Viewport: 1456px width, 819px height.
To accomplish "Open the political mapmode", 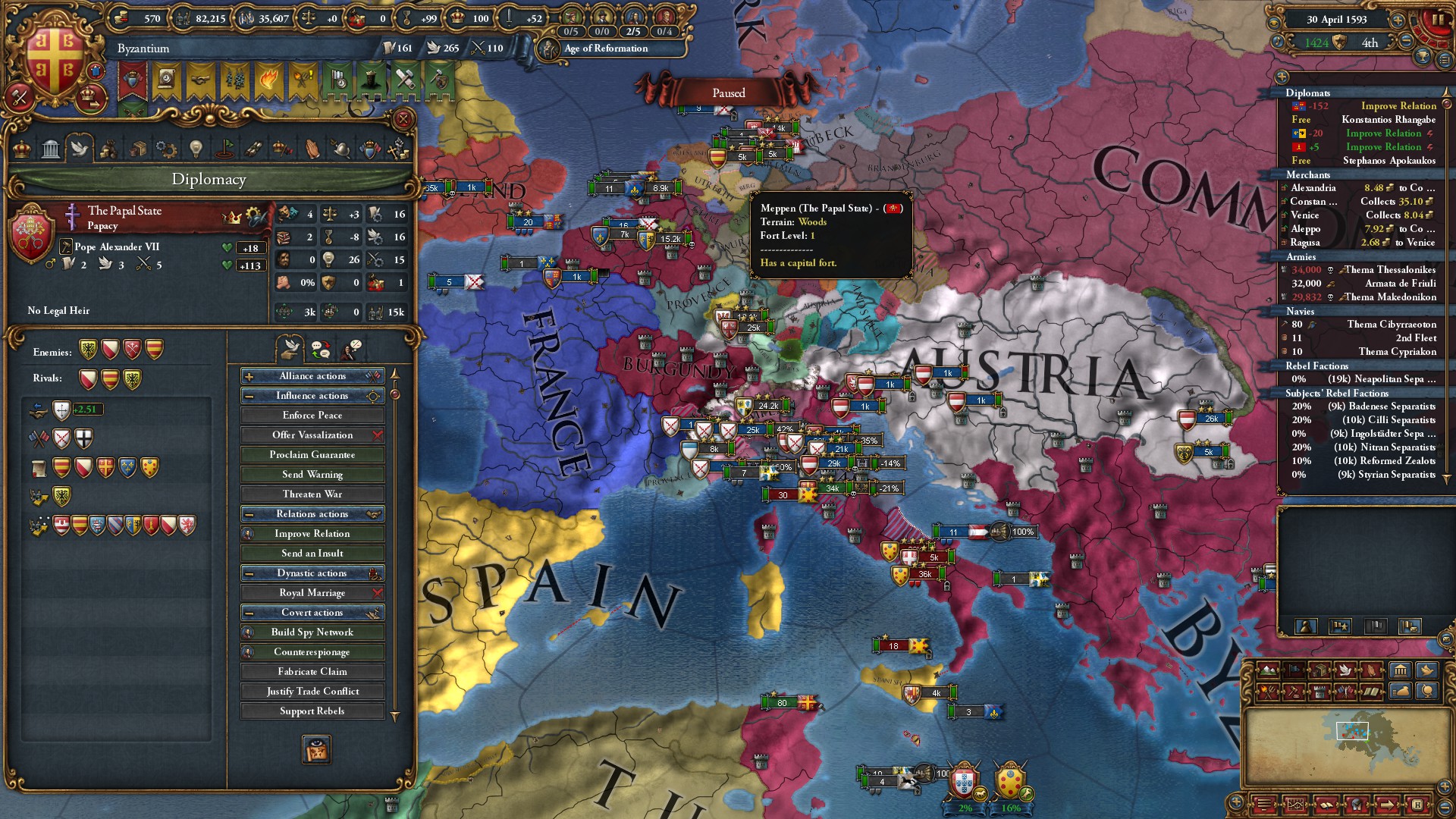I will coord(1294,670).
